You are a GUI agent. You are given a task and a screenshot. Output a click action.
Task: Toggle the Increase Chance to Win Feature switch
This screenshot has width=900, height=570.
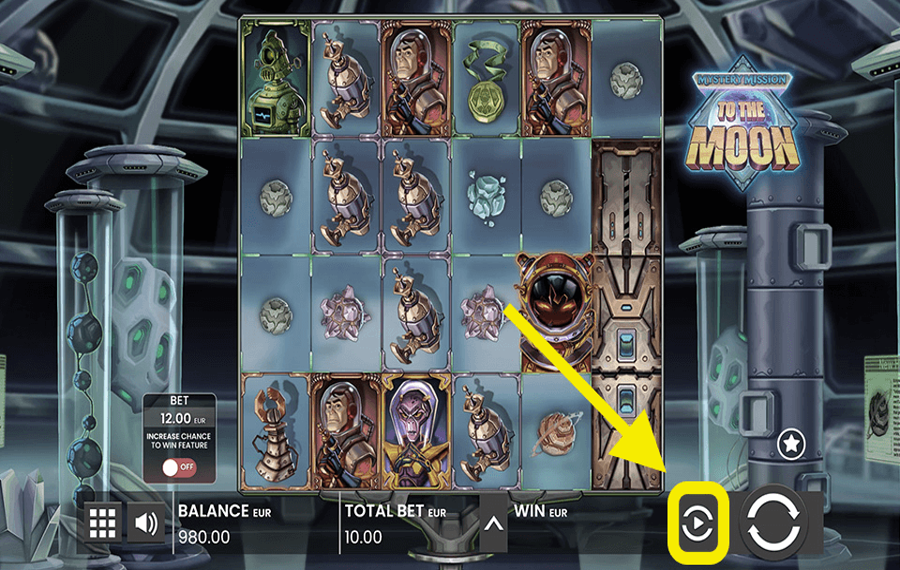click(178, 467)
